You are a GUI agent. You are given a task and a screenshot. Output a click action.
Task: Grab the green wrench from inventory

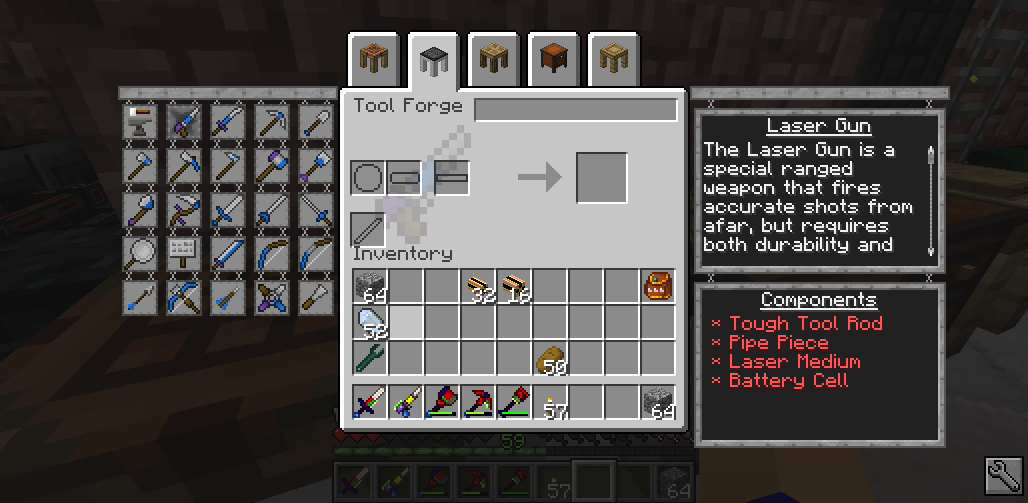coord(369,358)
